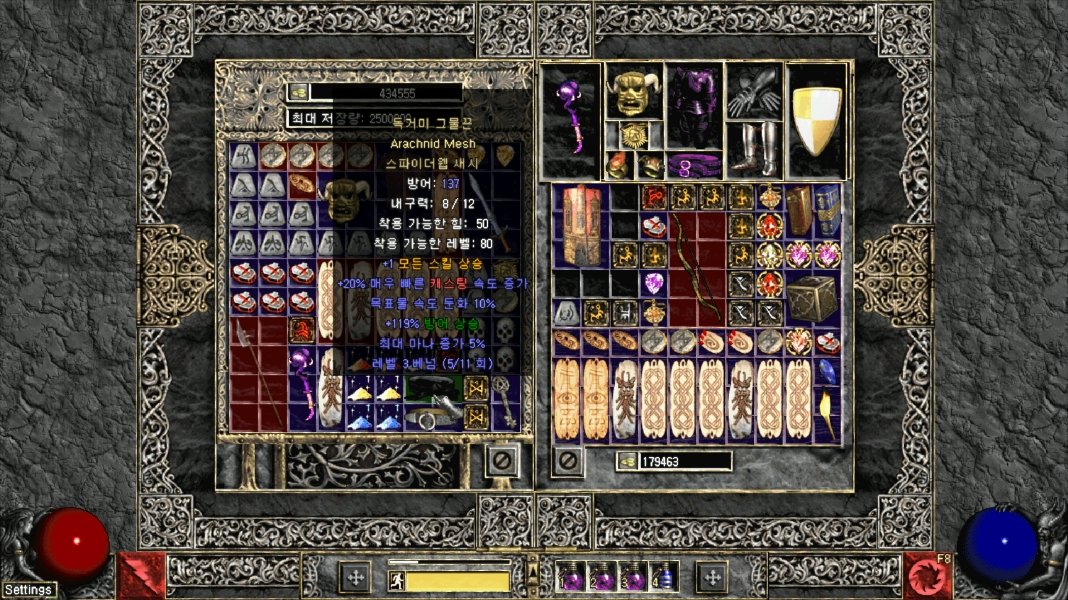1068x600 pixels.
Task: Select the purple amethyst gem in inventory
Action: 655,283
